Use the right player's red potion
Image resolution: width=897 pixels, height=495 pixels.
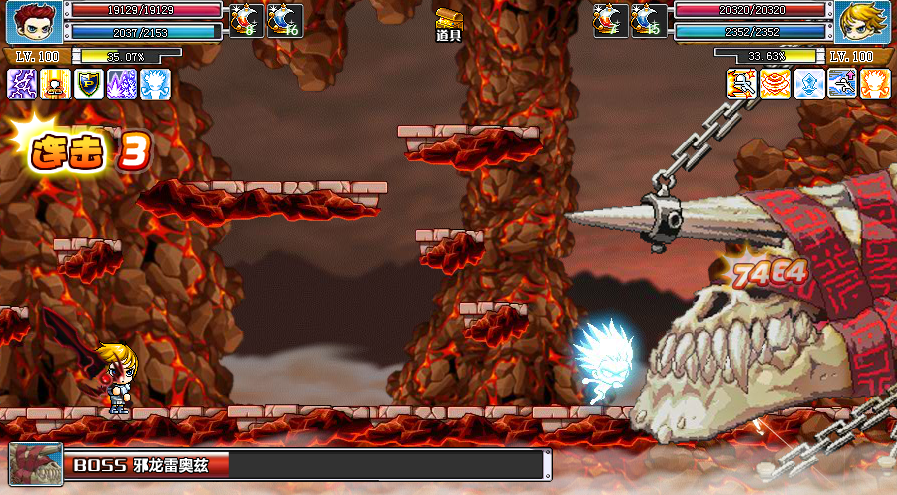tap(611, 20)
